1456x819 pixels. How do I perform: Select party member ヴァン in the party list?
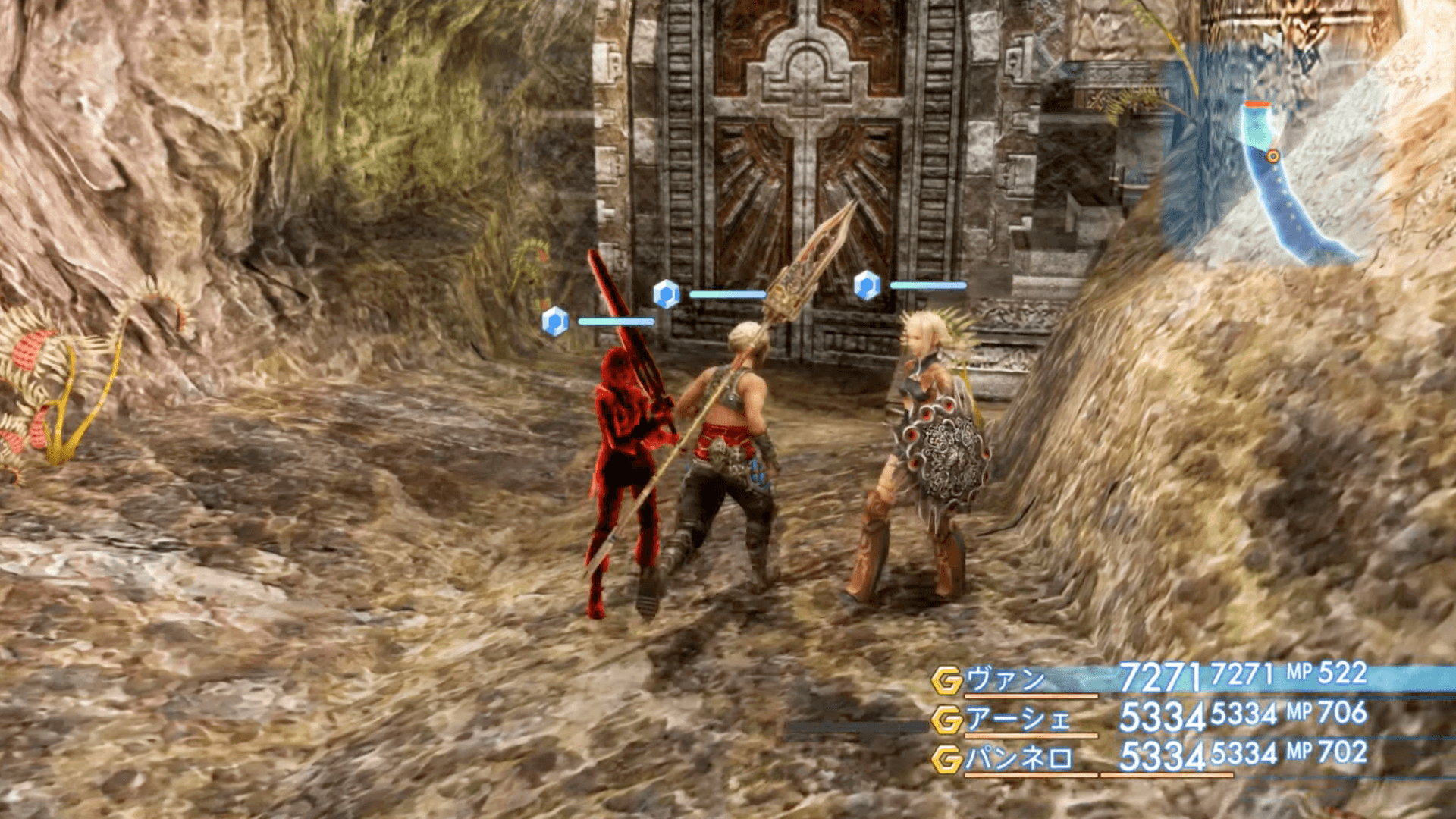coord(1006,679)
